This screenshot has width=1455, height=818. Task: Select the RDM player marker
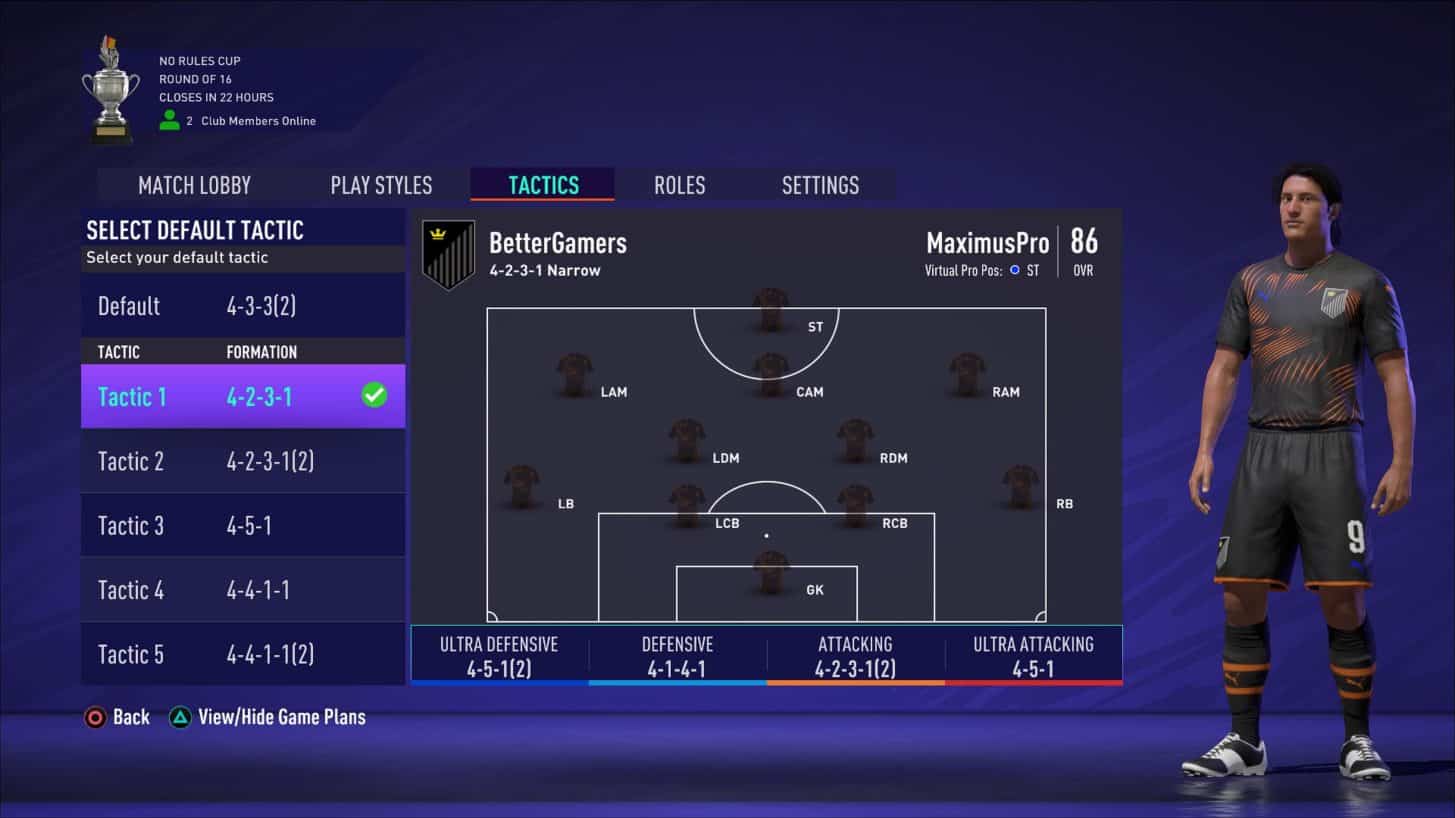pyautogui.click(x=855, y=440)
